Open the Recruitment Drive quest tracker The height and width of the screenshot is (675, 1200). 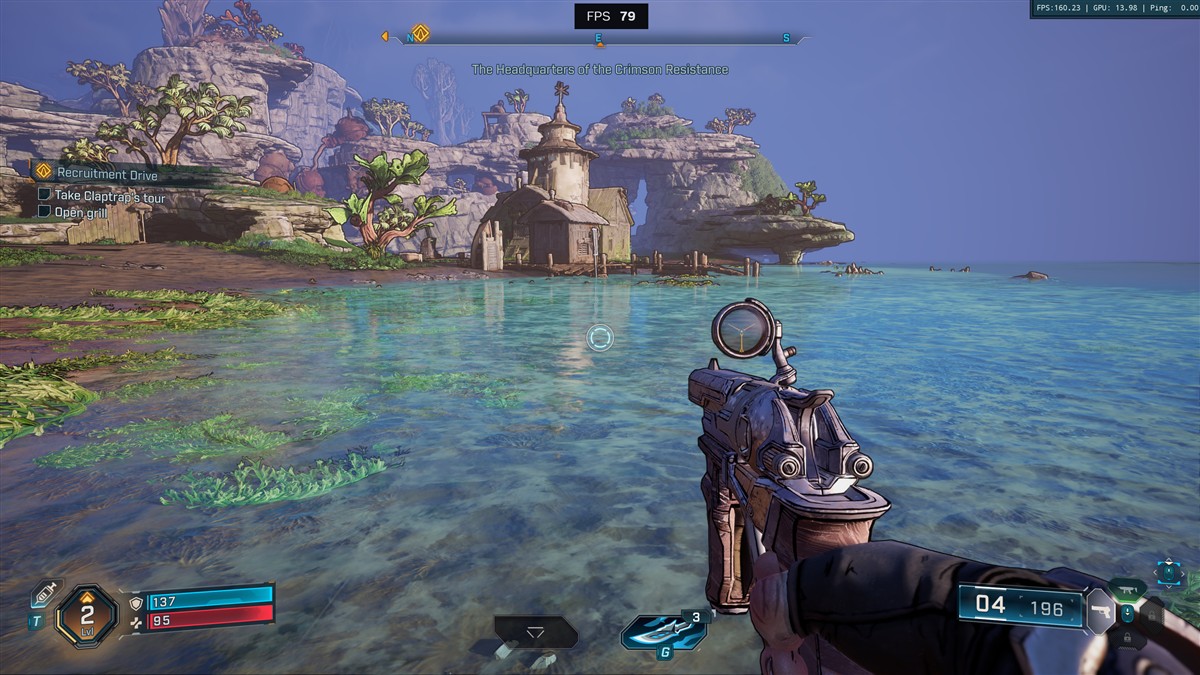pyautogui.click(x=108, y=174)
